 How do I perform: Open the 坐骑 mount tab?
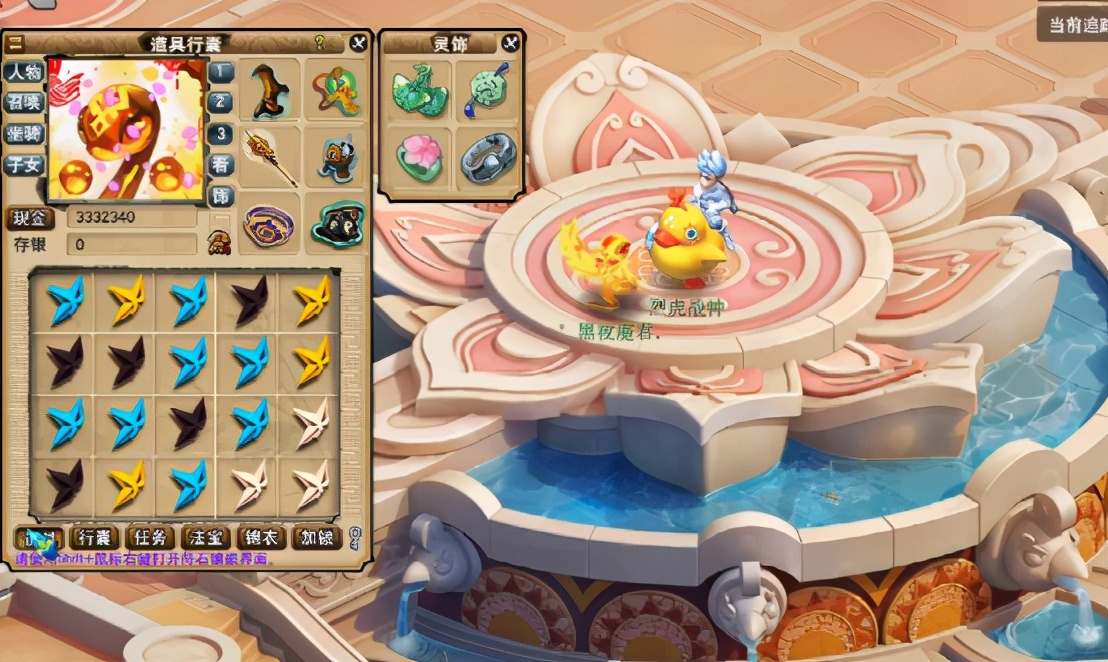click(x=24, y=134)
